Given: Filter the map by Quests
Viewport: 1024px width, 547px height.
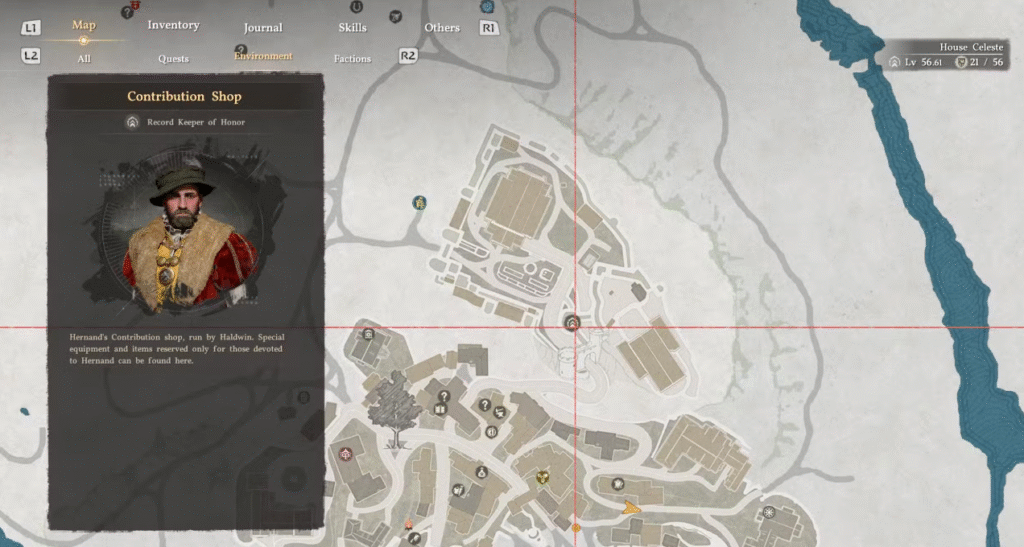Looking at the screenshot, I should tap(173, 59).
